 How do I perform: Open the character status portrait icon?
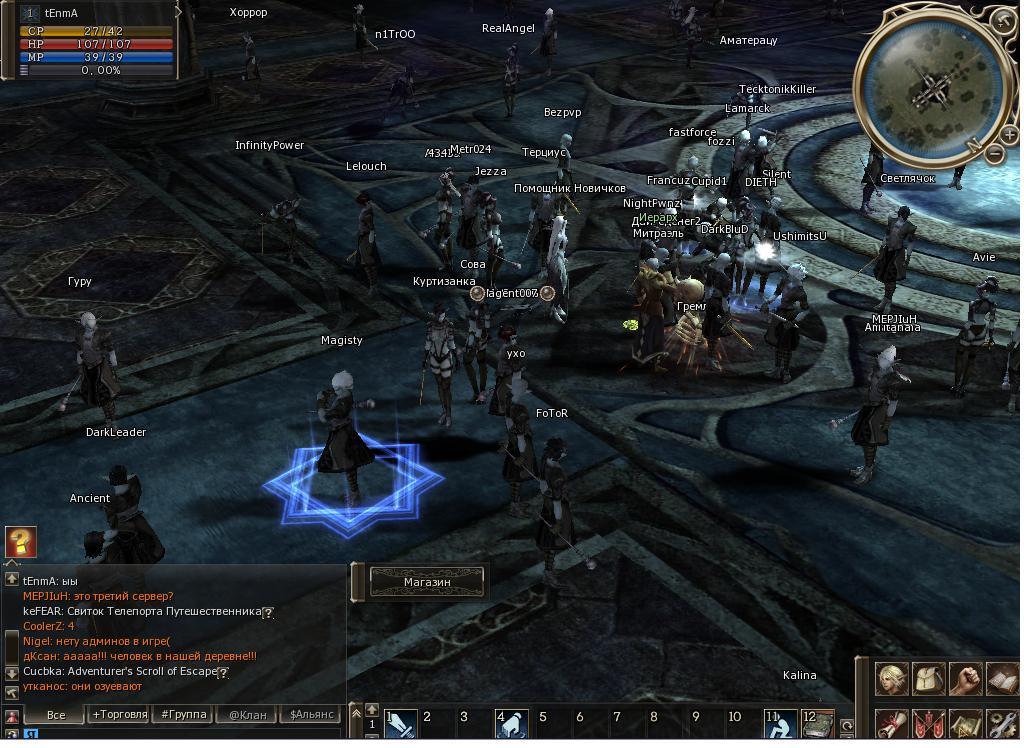pyautogui.click(x=892, y=679)
